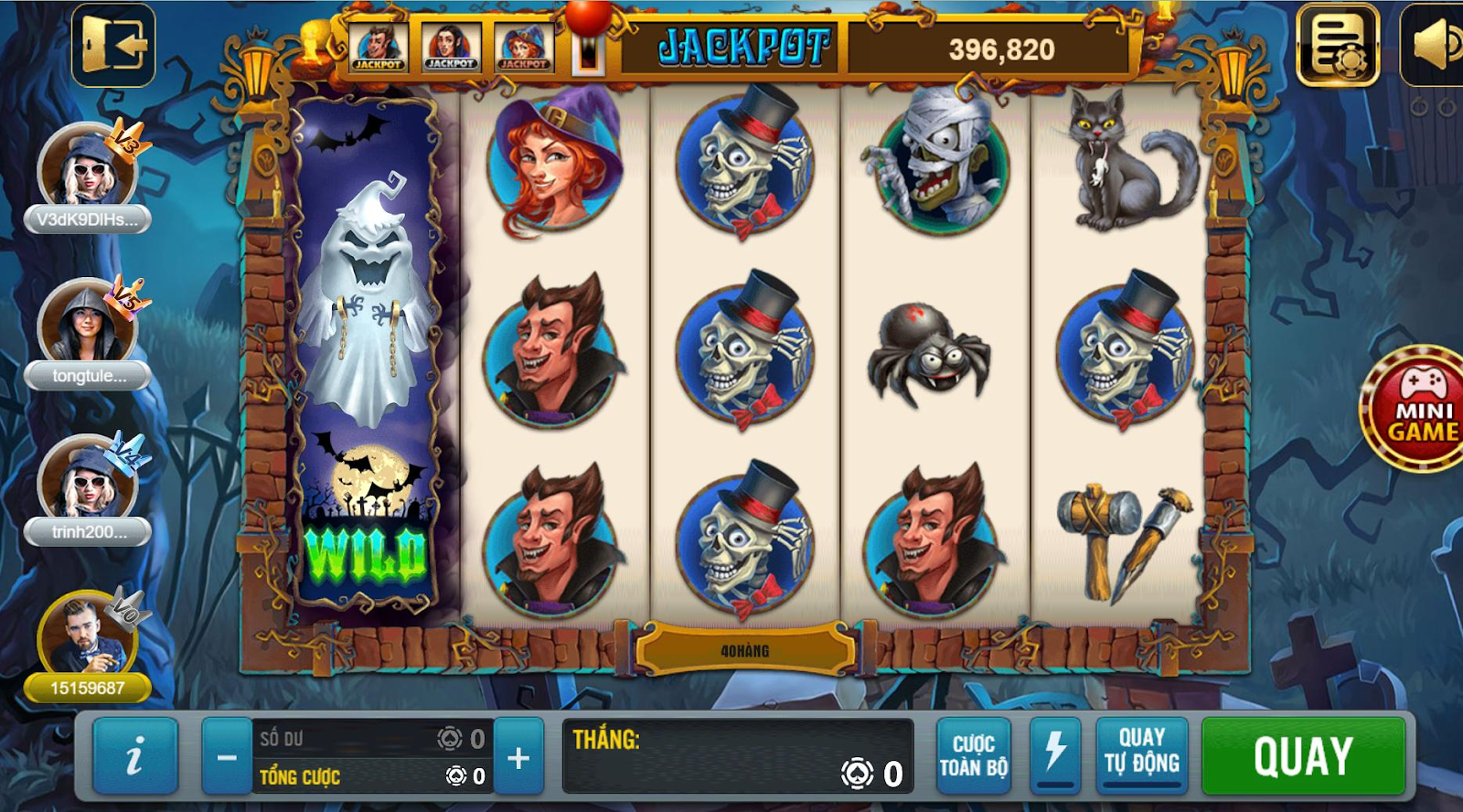
Task: Click the exit door icon to leave the game
Action: [x=116, y=43]
